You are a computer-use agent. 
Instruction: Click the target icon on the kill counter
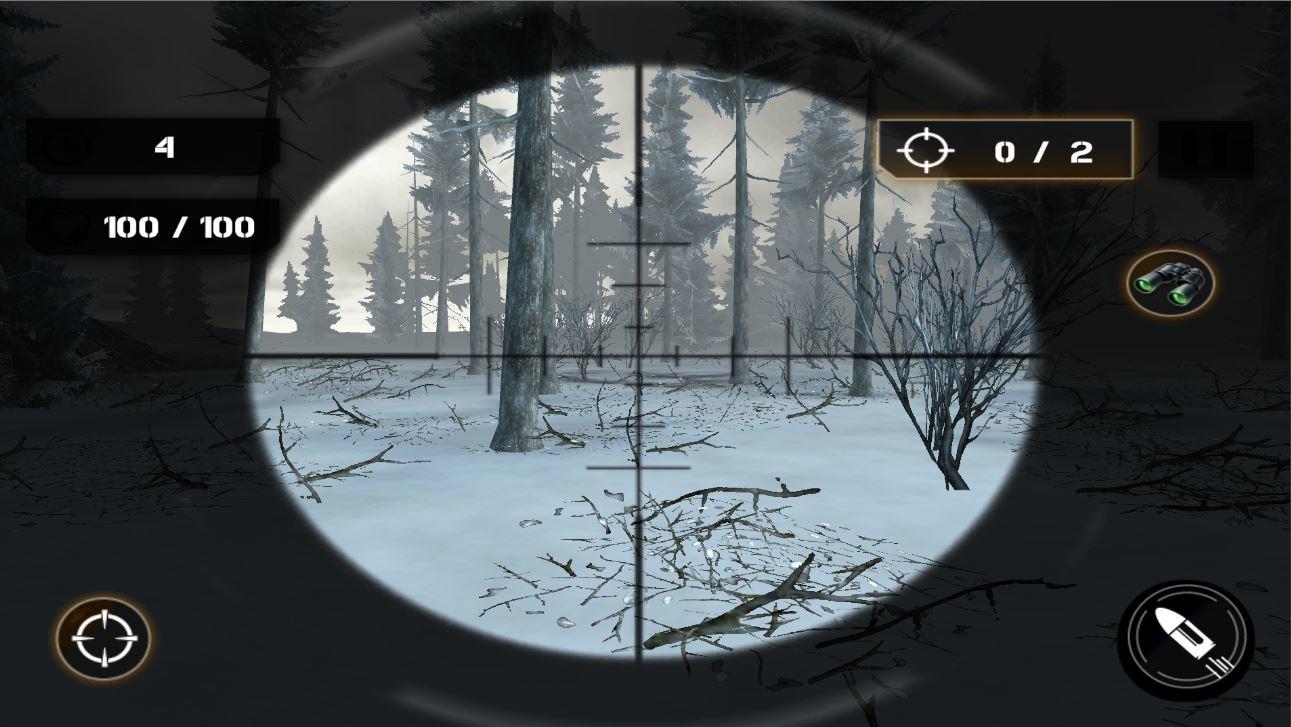(x=928, y=150)
